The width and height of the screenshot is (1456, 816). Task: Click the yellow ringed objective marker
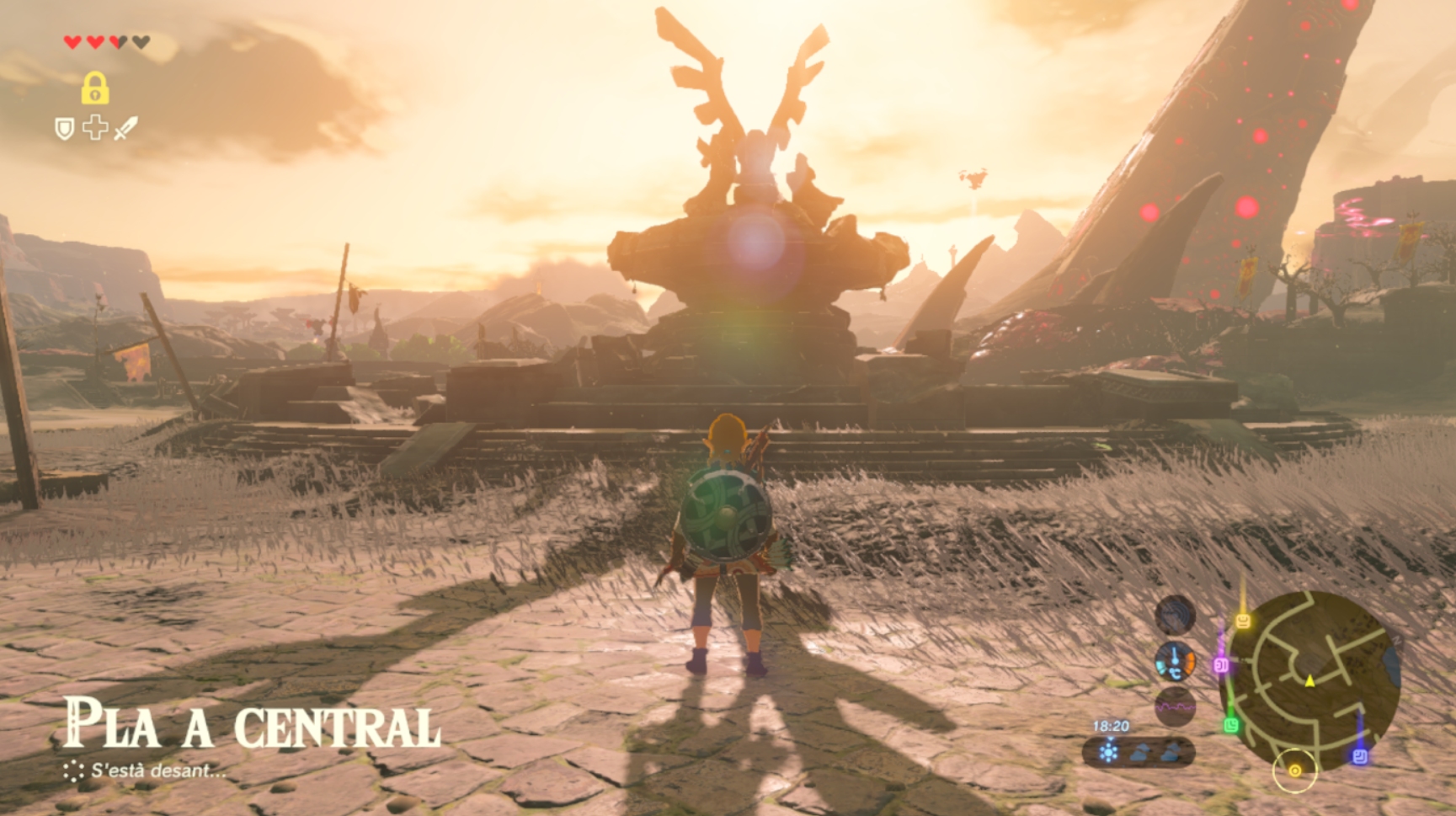(x=1294, y=770)
